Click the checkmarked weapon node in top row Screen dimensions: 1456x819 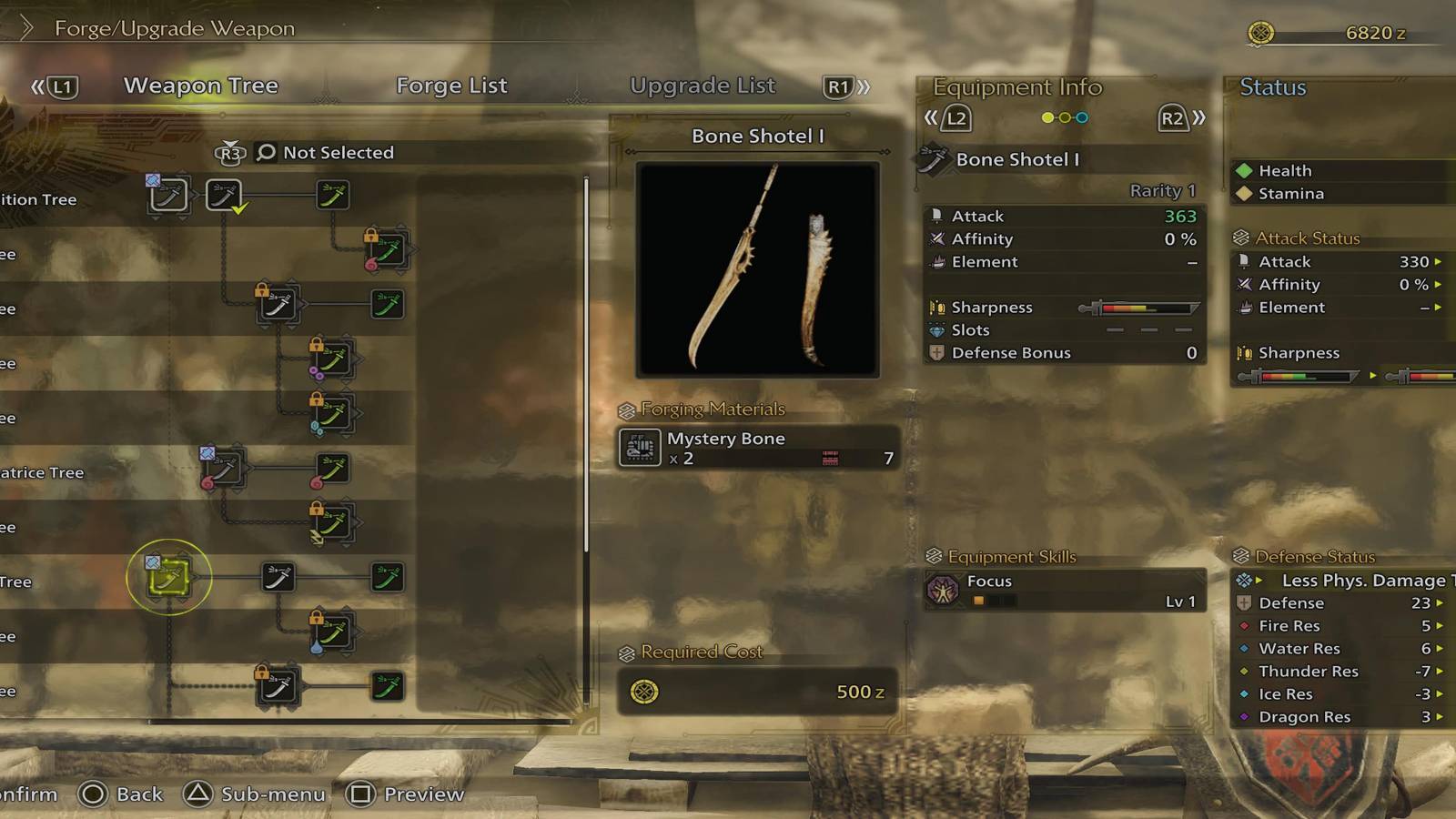click(x=223, y=195)
